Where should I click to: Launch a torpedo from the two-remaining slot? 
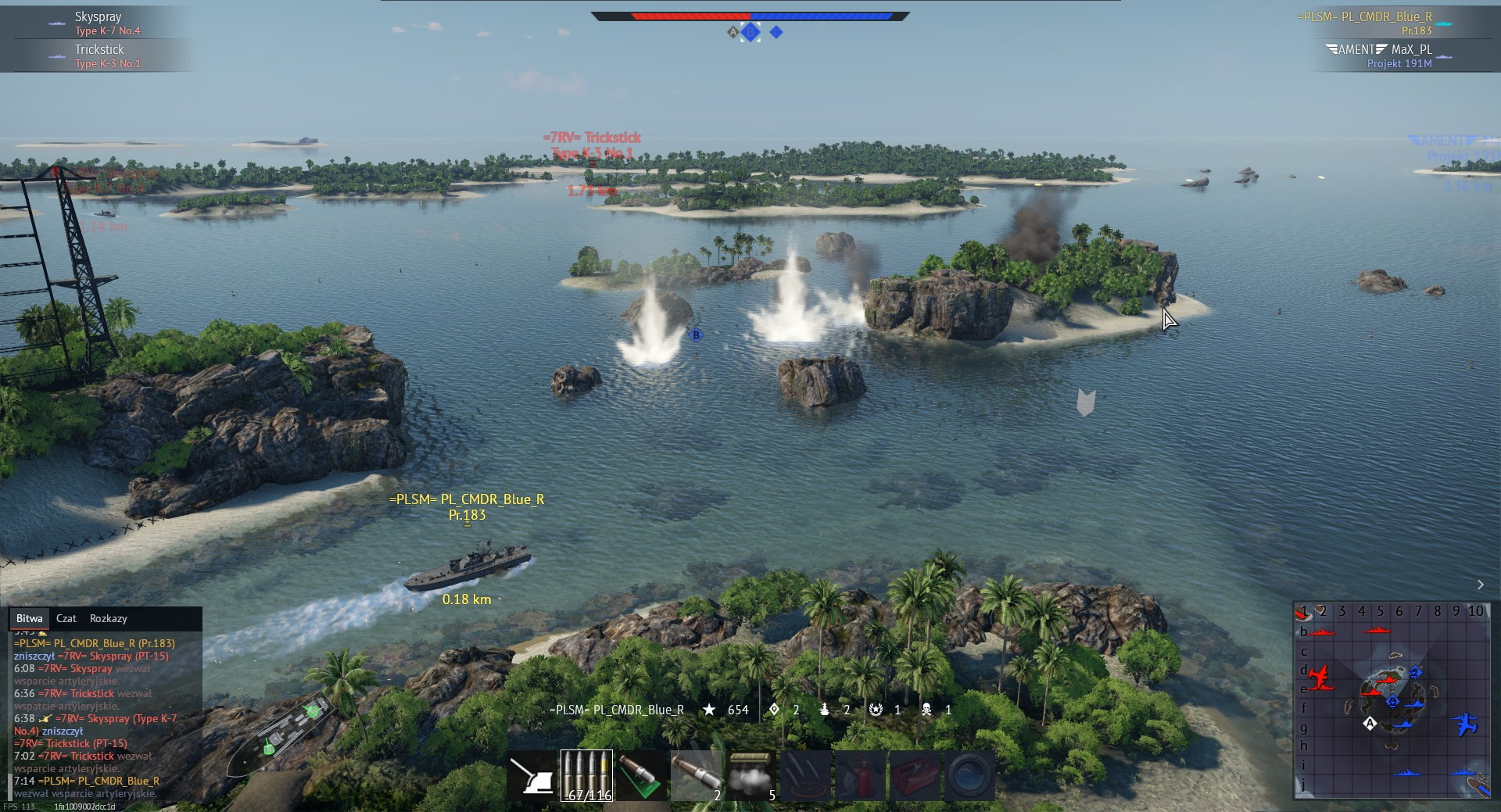point(697,776)
